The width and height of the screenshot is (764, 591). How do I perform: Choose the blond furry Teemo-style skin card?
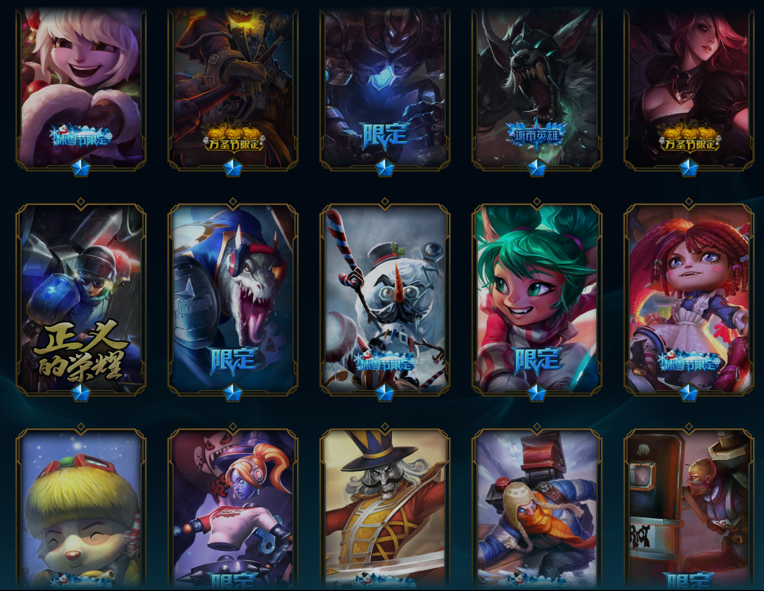(81, 510)
